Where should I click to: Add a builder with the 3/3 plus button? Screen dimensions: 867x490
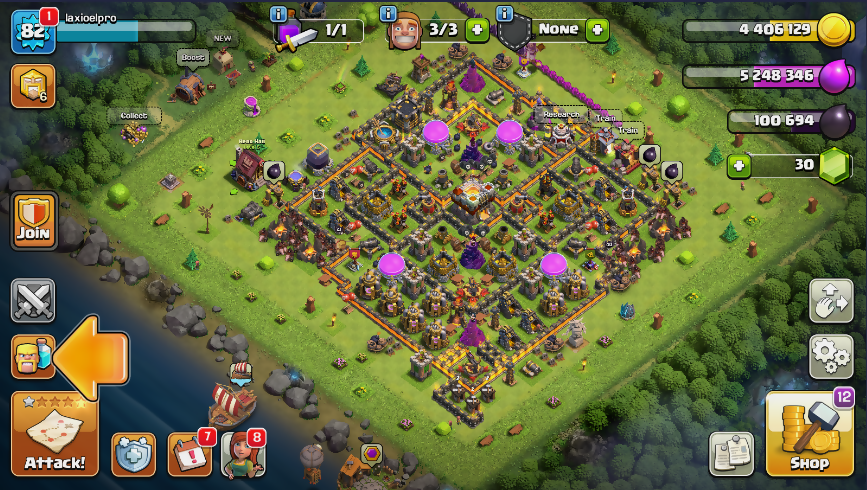477,30
